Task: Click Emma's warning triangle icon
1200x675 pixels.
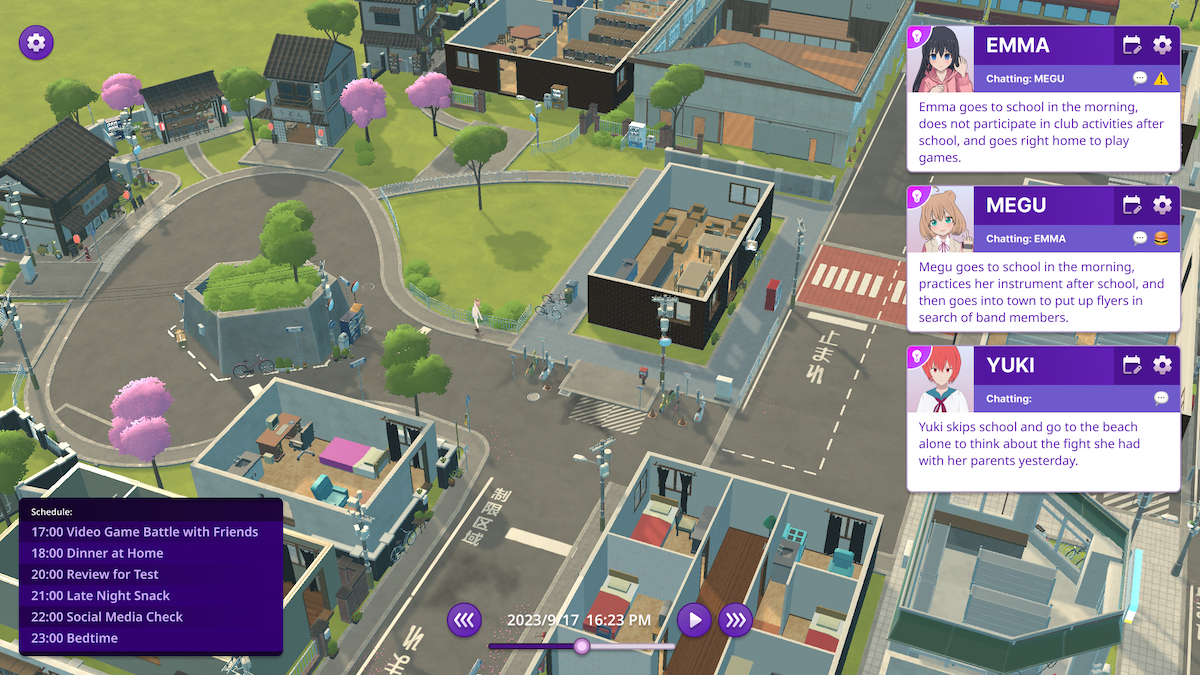Action: coord(1161,78)
